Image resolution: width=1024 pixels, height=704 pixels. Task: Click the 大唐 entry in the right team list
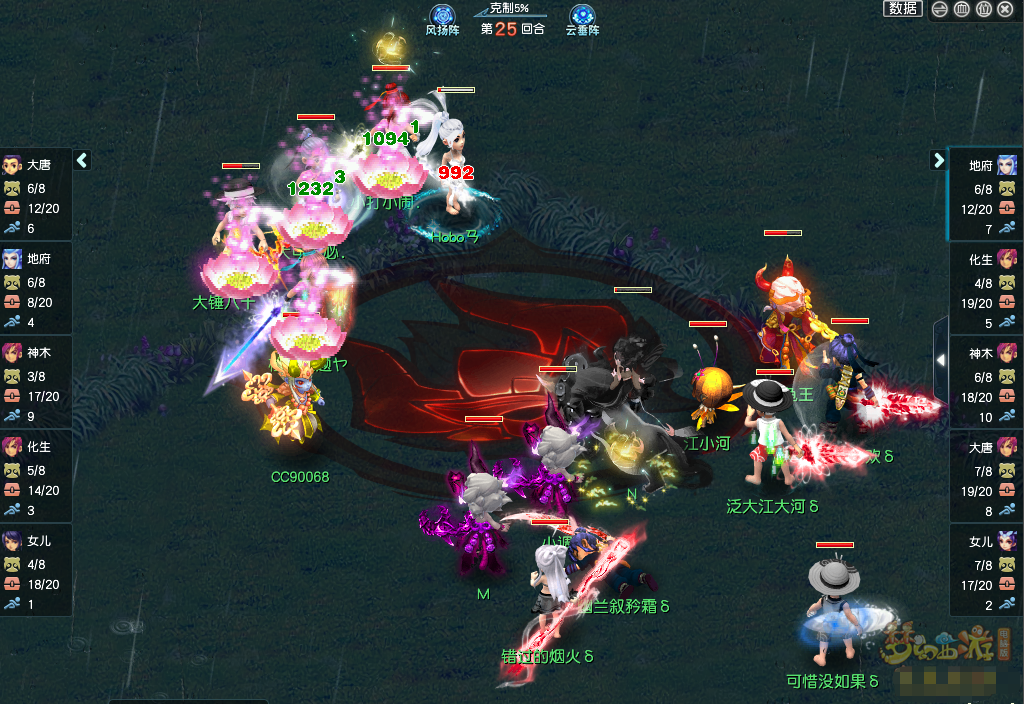(x=986, y=476)
